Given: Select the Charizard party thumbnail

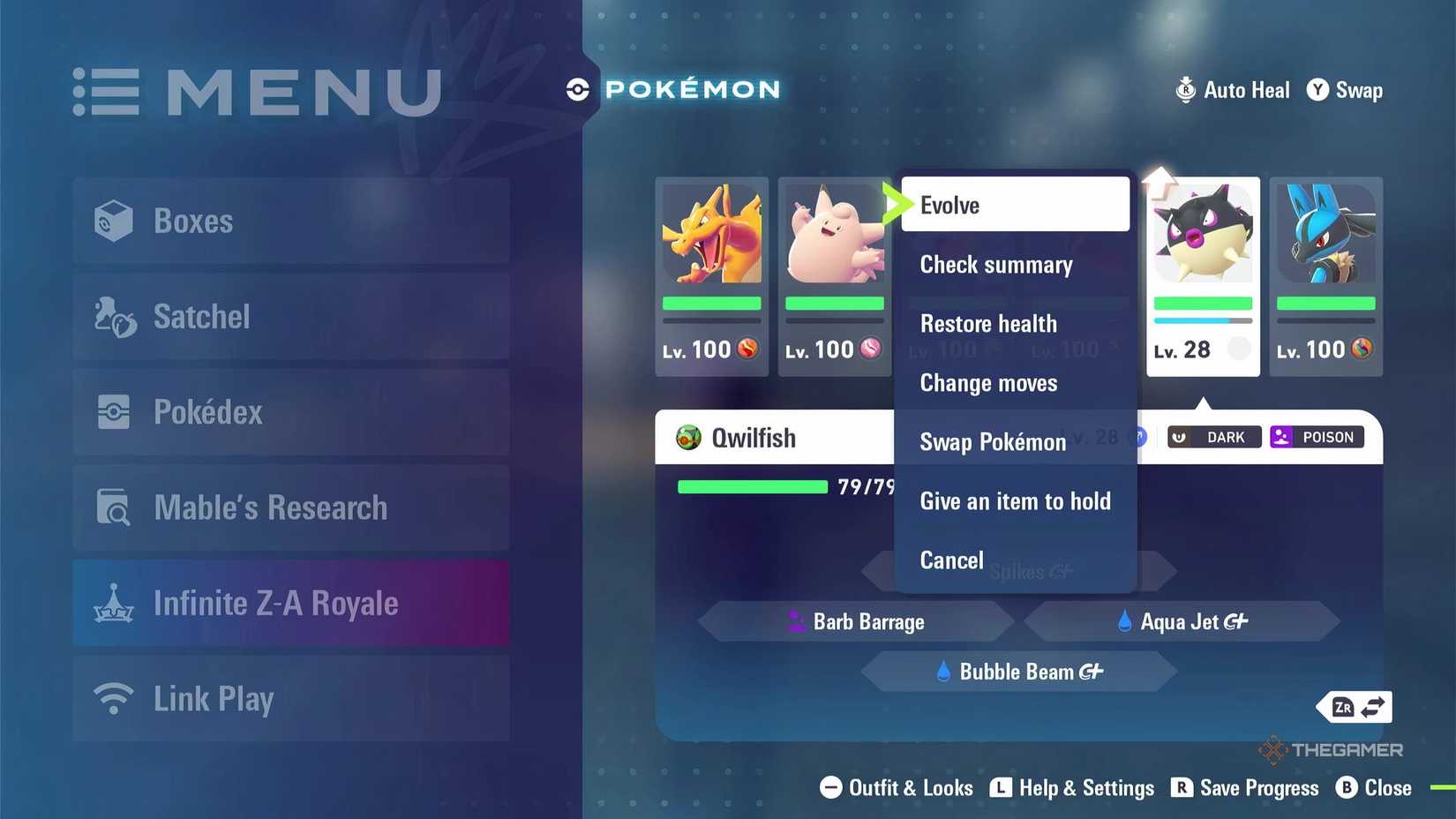Looking at the screenshot, I should (712, 237).
